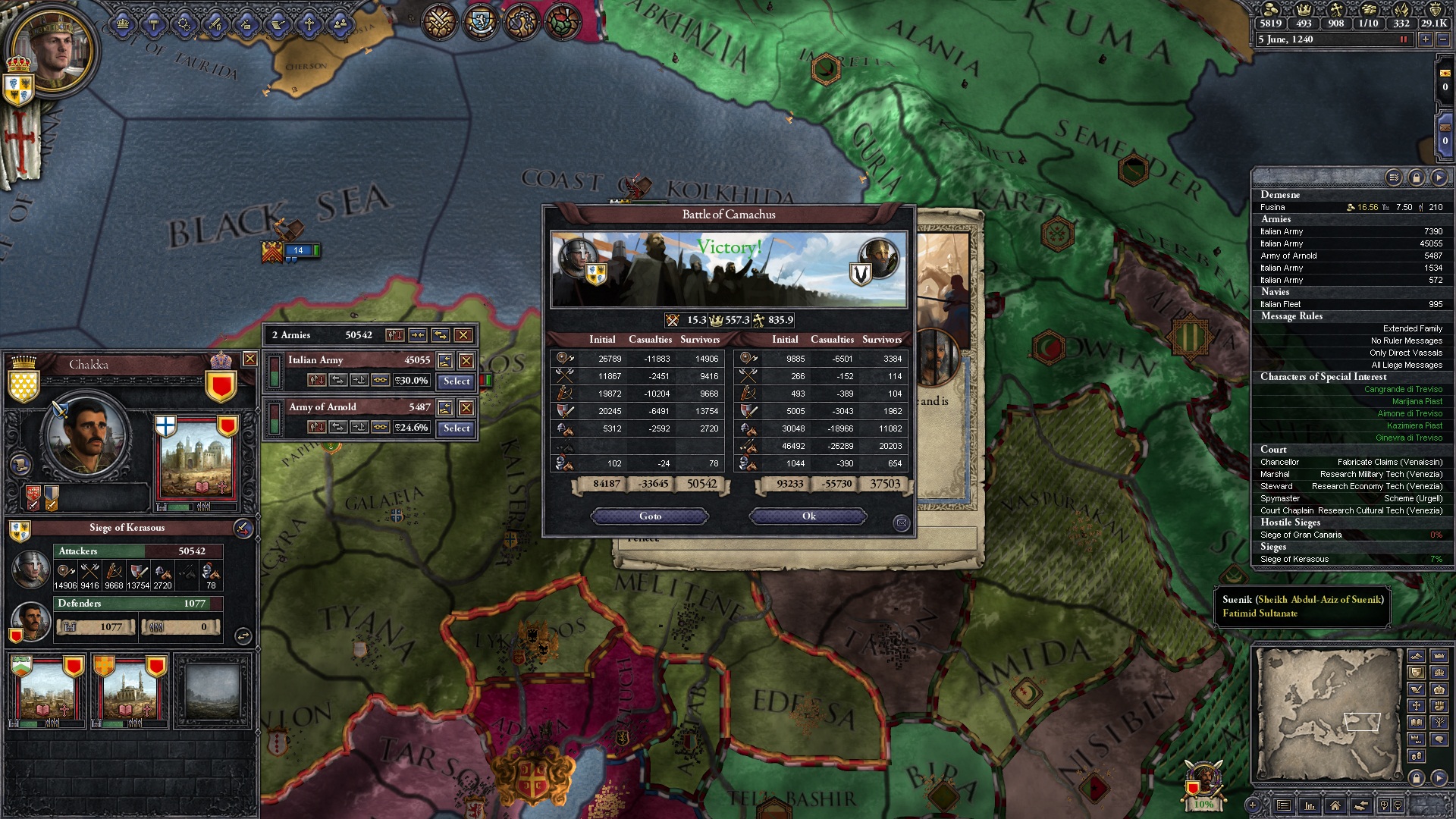Toggle the game pause button beside the date
The height and width of the screenshot is (819, 1456).
coord(1404,39)
